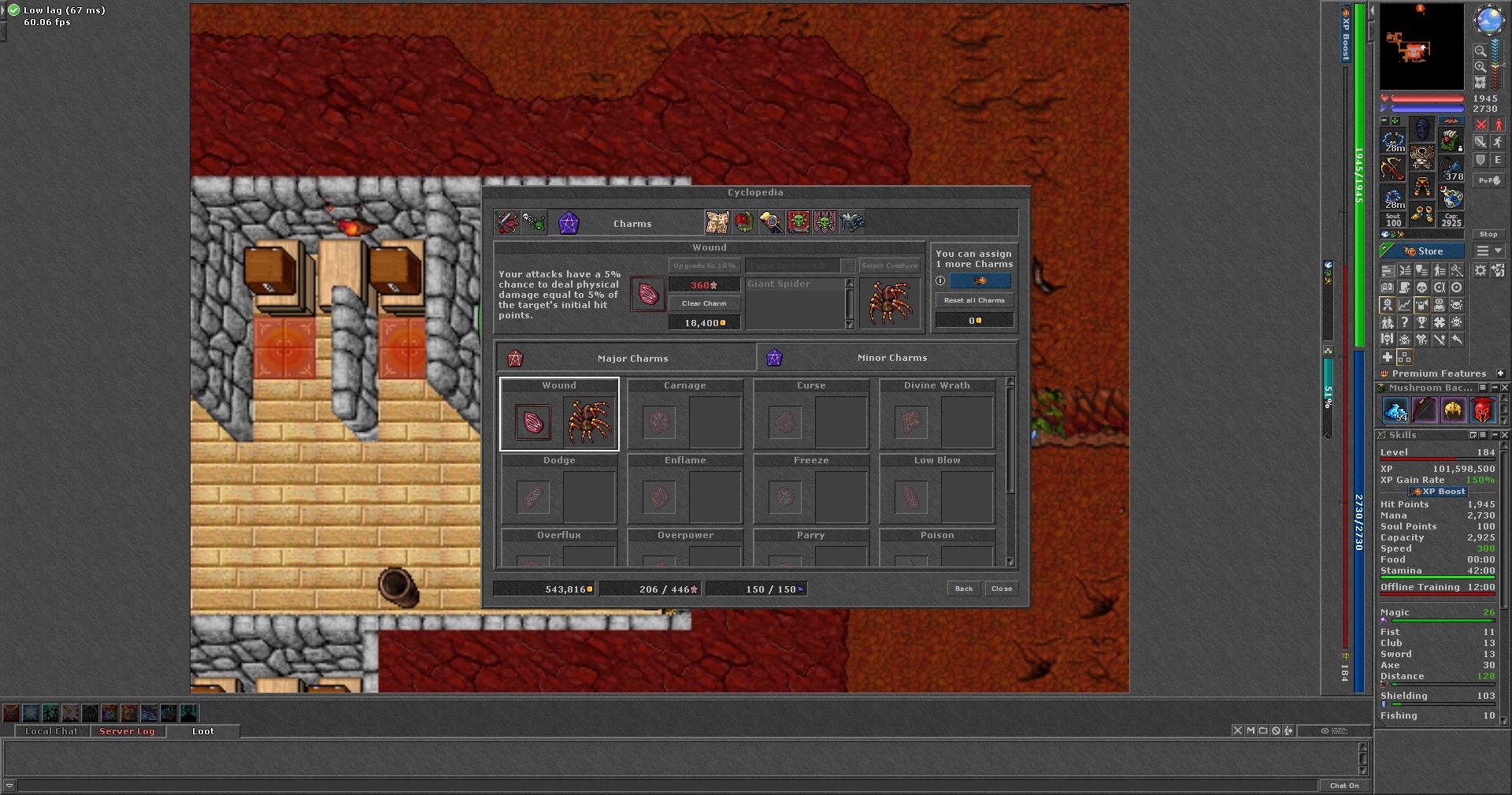Select the Wound charm tile
The image size is (1512, 795).
pos(559,414)
